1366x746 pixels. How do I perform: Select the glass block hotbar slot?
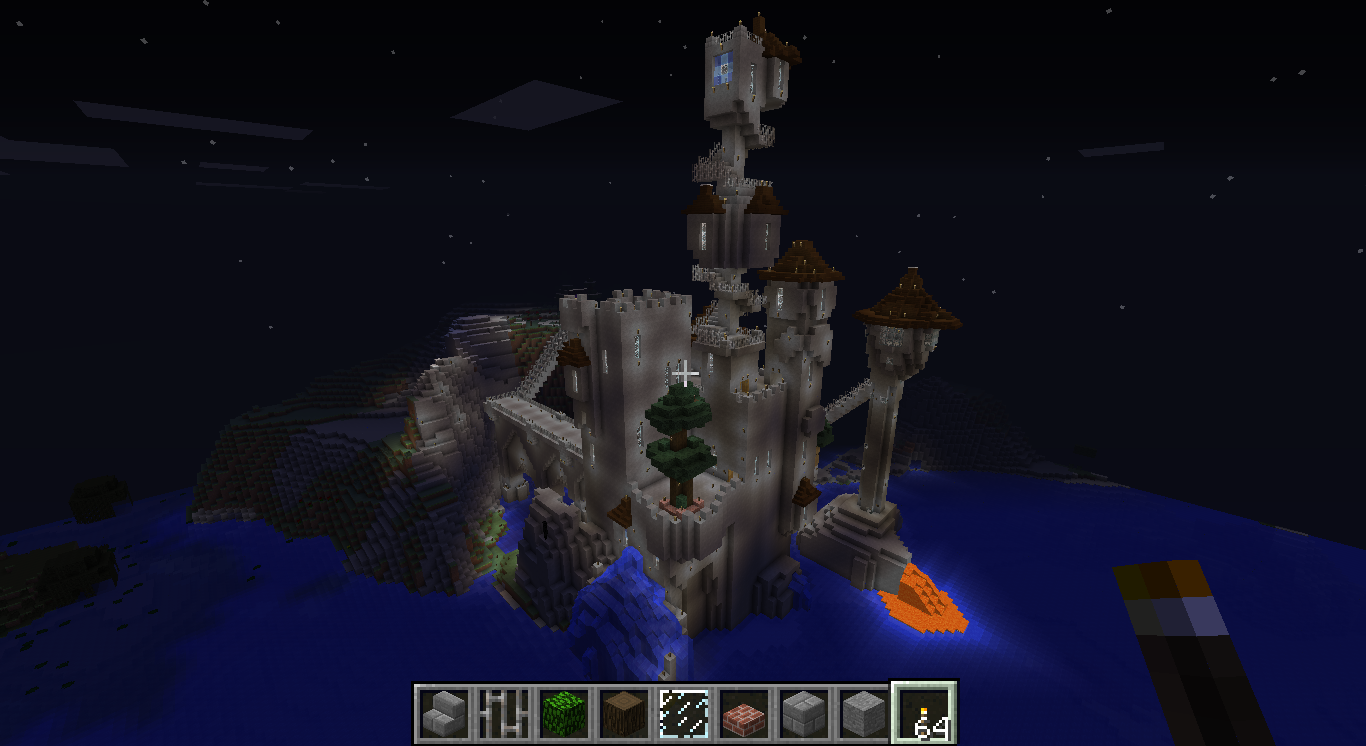[684, 714]
